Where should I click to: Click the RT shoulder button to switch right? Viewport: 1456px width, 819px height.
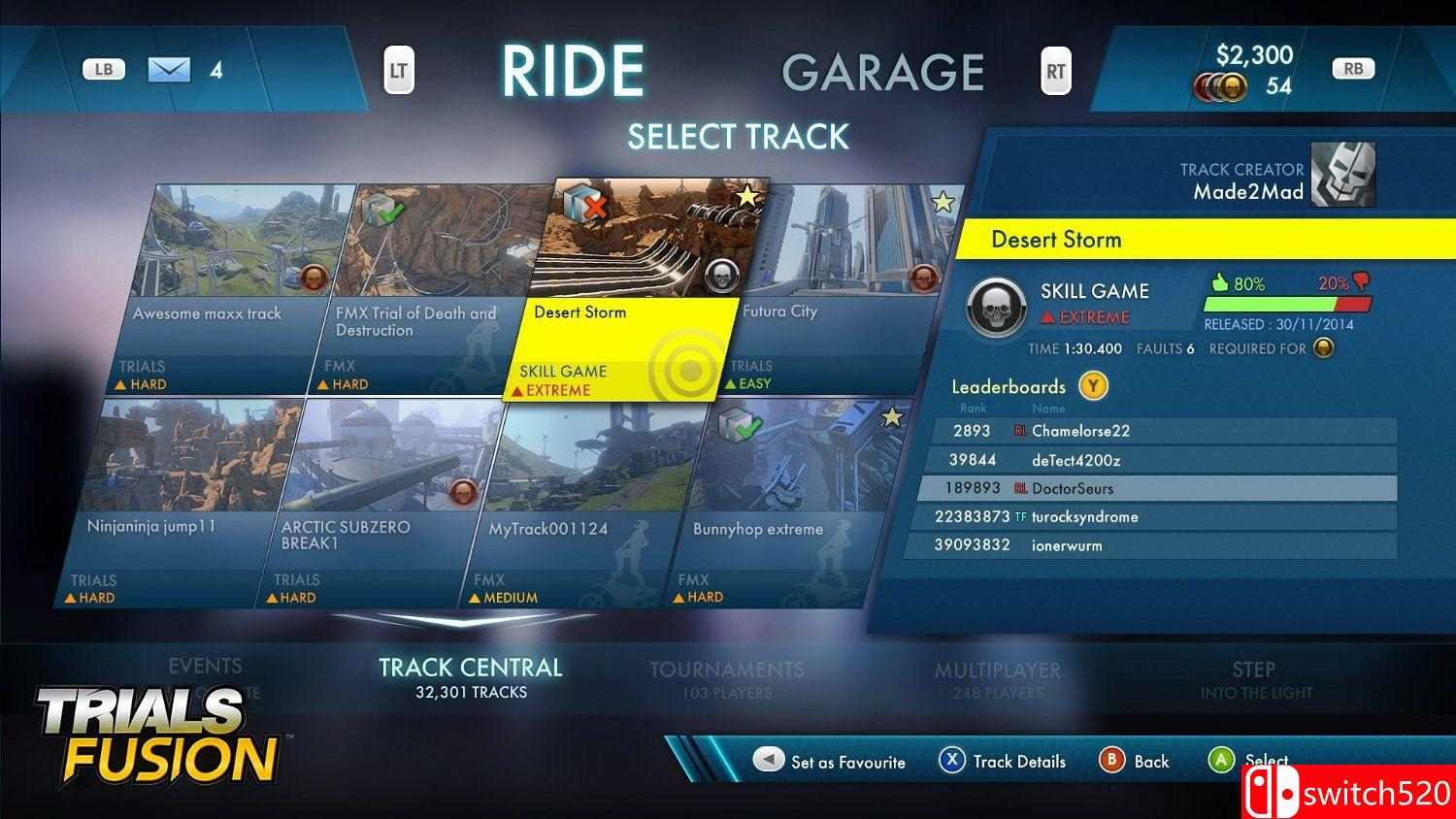pos(1055,70)
